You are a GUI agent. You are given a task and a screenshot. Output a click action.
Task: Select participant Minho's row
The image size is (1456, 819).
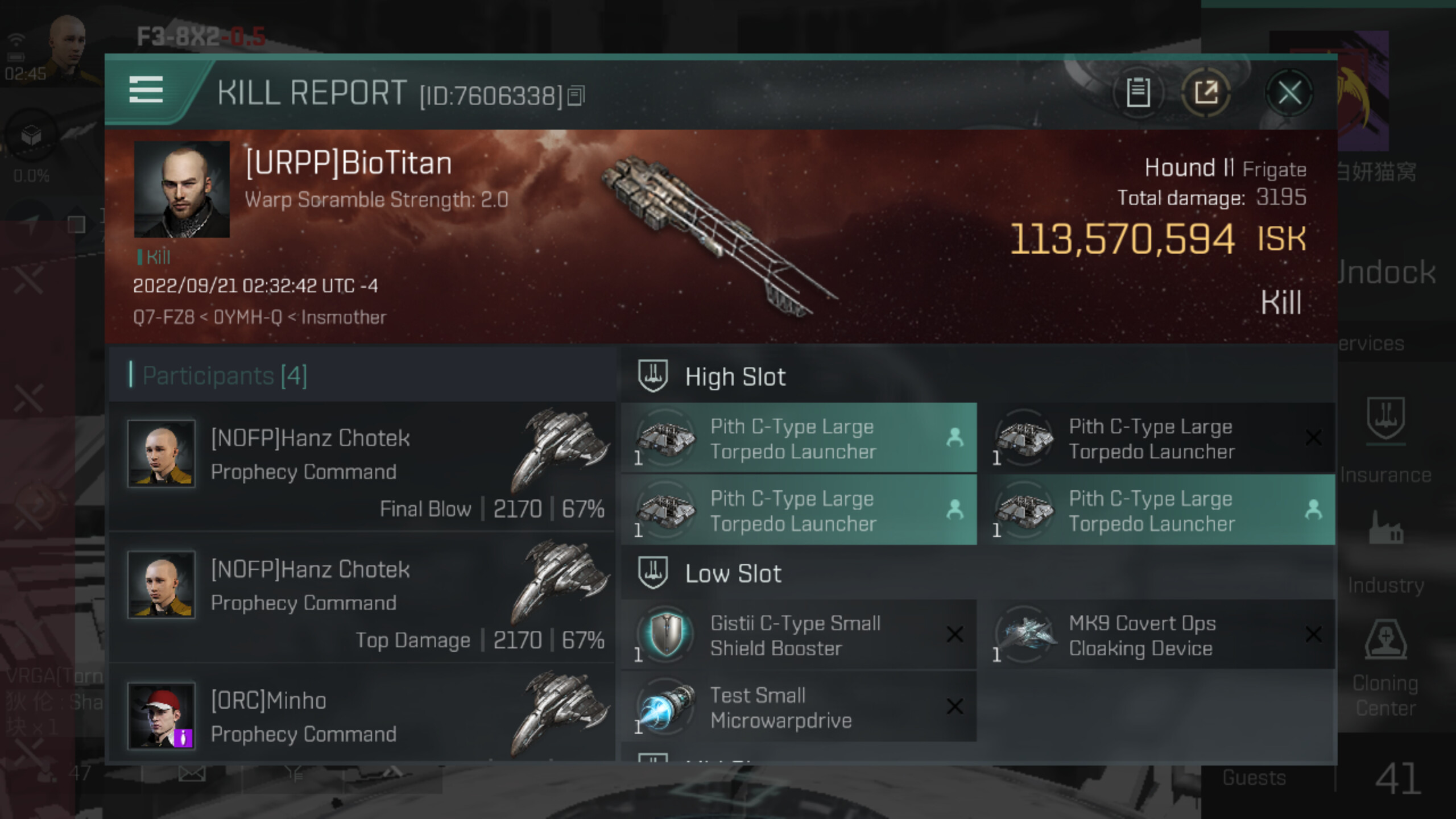362,717
